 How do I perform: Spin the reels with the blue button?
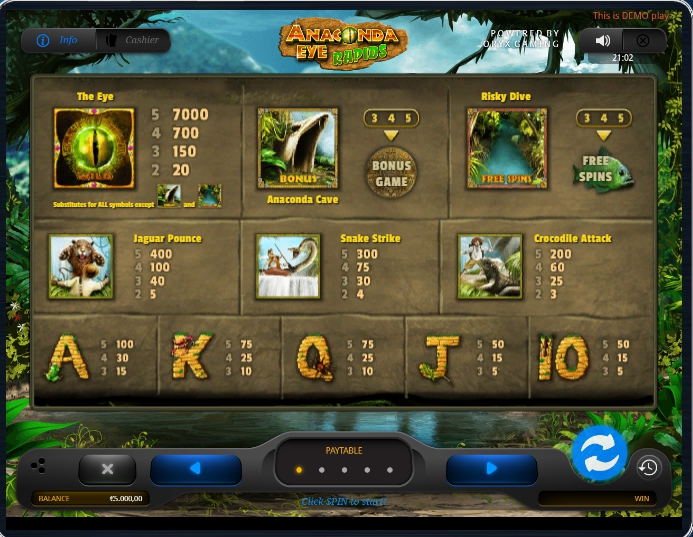tap(599, 454)
